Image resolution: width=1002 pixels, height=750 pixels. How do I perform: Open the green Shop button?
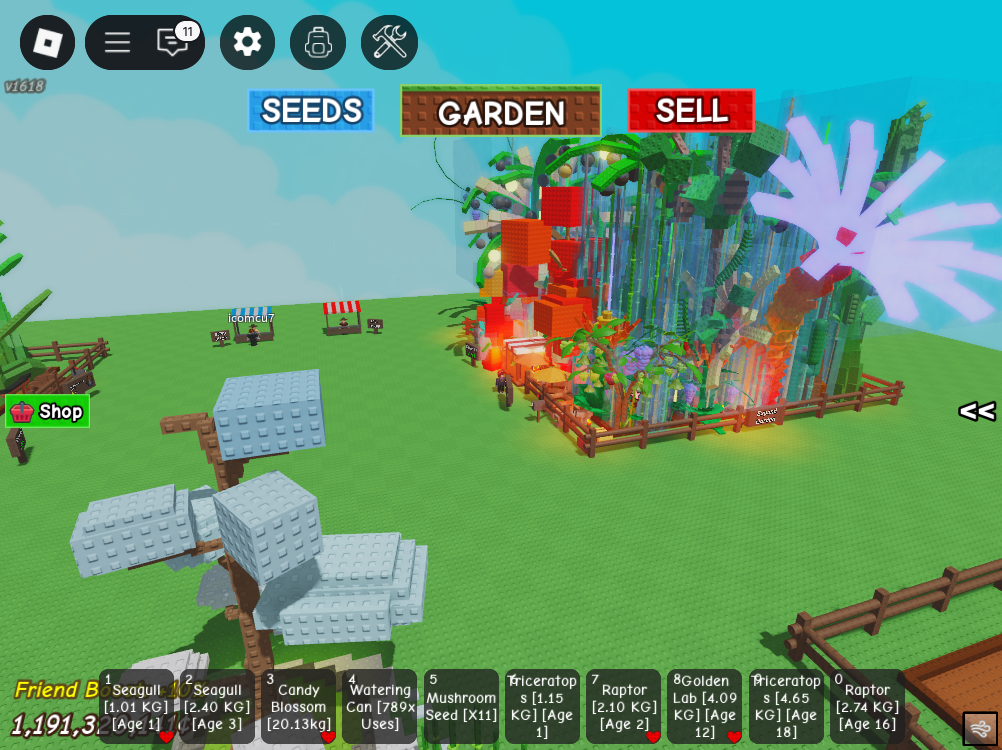tap(48, 411)
